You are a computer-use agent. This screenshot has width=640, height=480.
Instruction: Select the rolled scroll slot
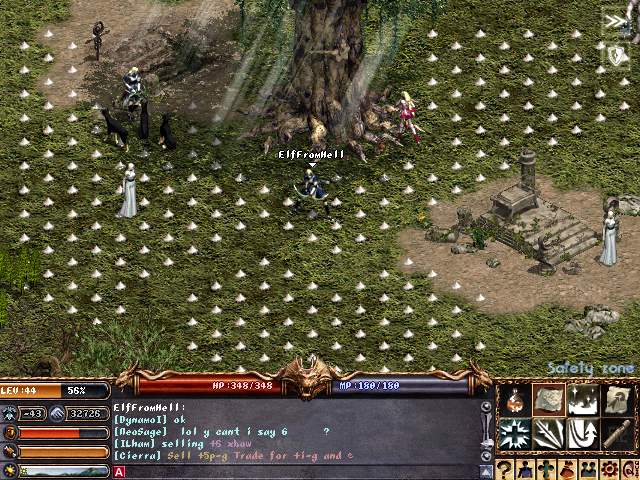[617, 434]
